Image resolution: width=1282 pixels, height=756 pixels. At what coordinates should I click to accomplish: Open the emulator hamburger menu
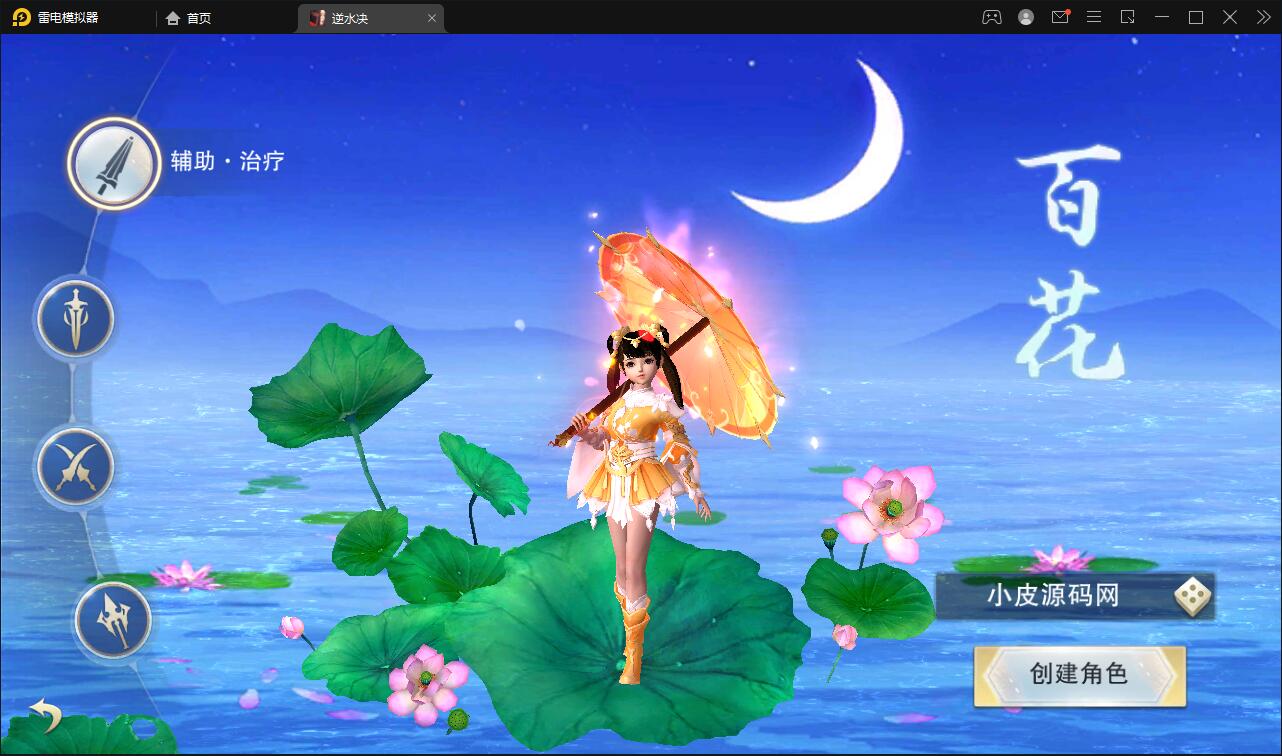coord(1094,17)
